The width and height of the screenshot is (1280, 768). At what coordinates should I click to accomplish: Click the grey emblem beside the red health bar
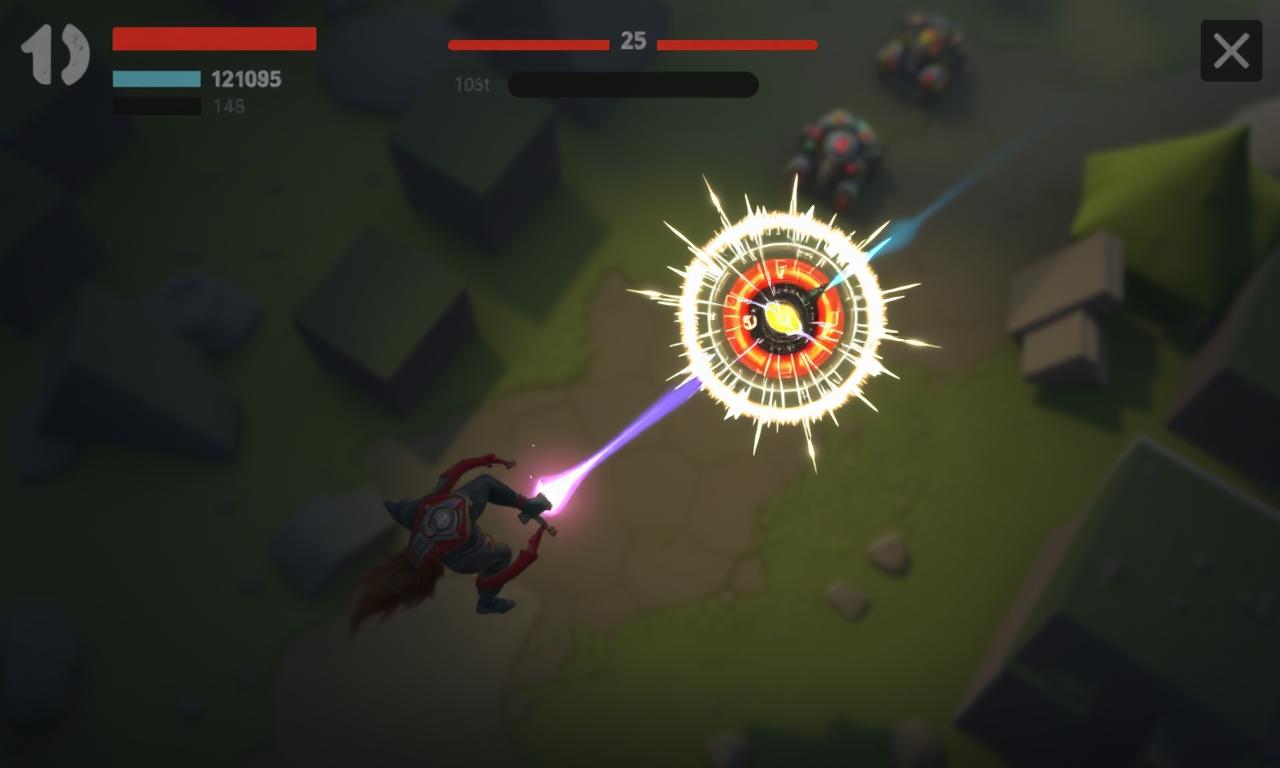pyautogui.click(x=55, y=54)
